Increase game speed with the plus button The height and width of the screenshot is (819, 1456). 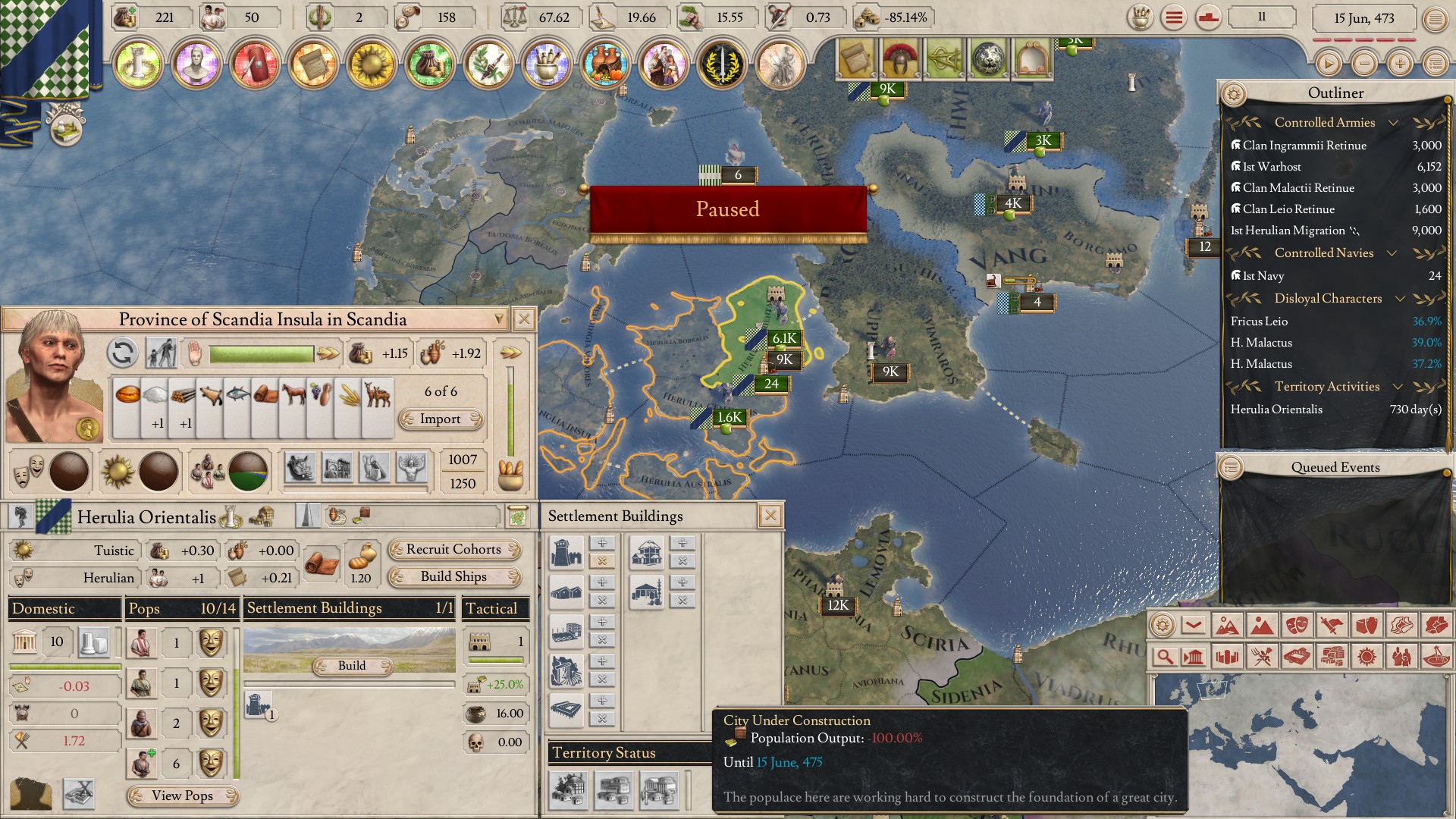[x=1399, y=64]
